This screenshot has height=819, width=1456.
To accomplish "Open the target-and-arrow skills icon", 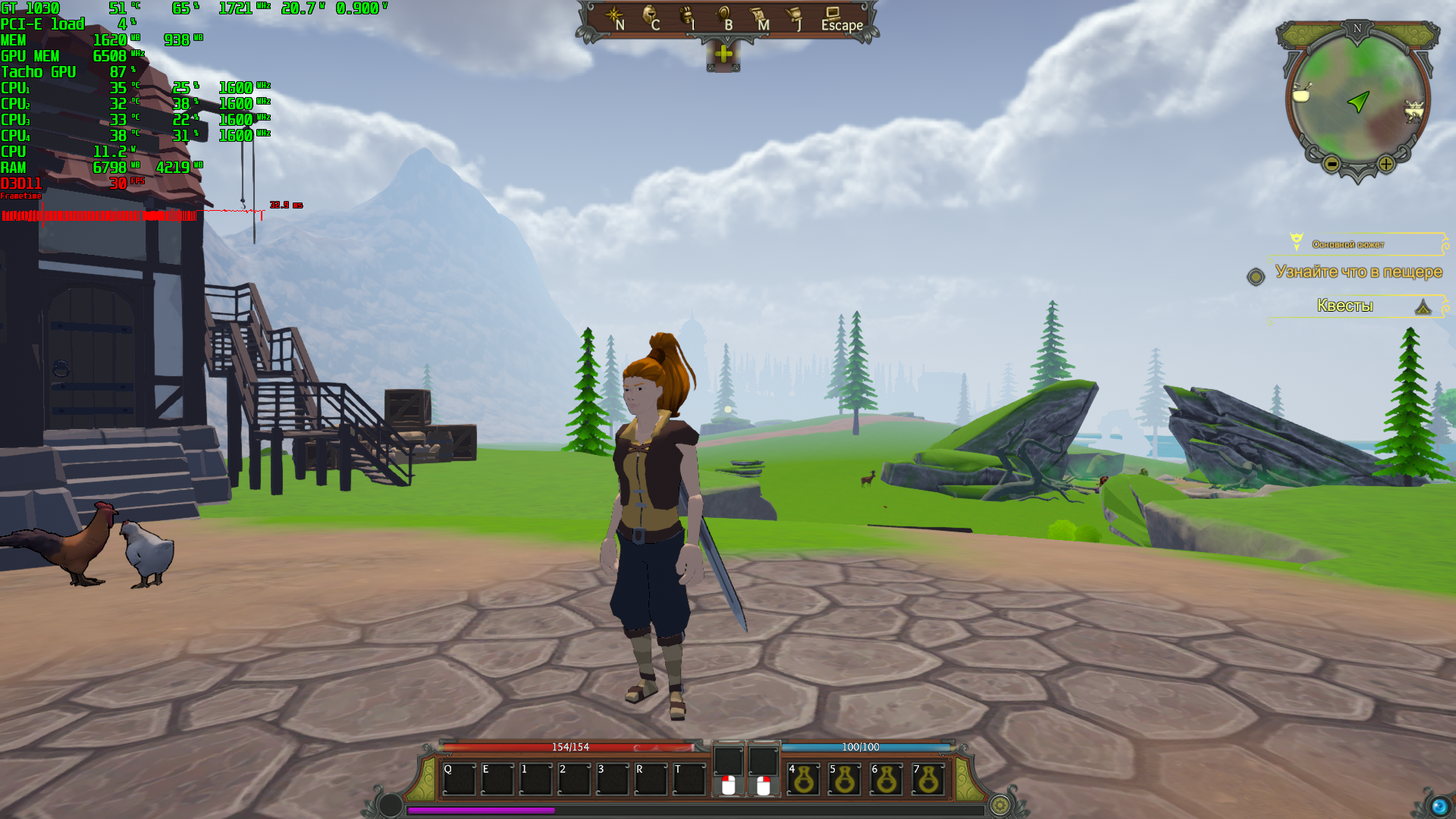I will tap(723, 17).
